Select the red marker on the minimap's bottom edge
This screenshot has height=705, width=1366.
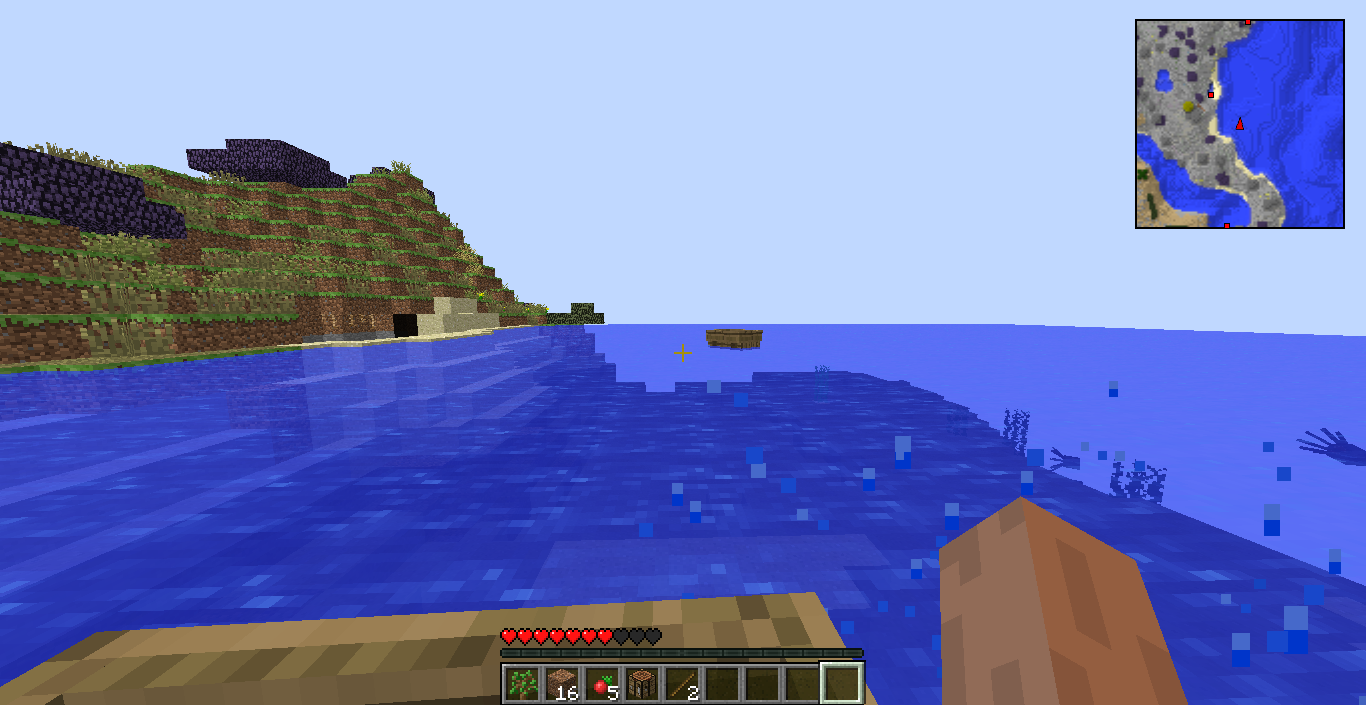pos(1227,226)
